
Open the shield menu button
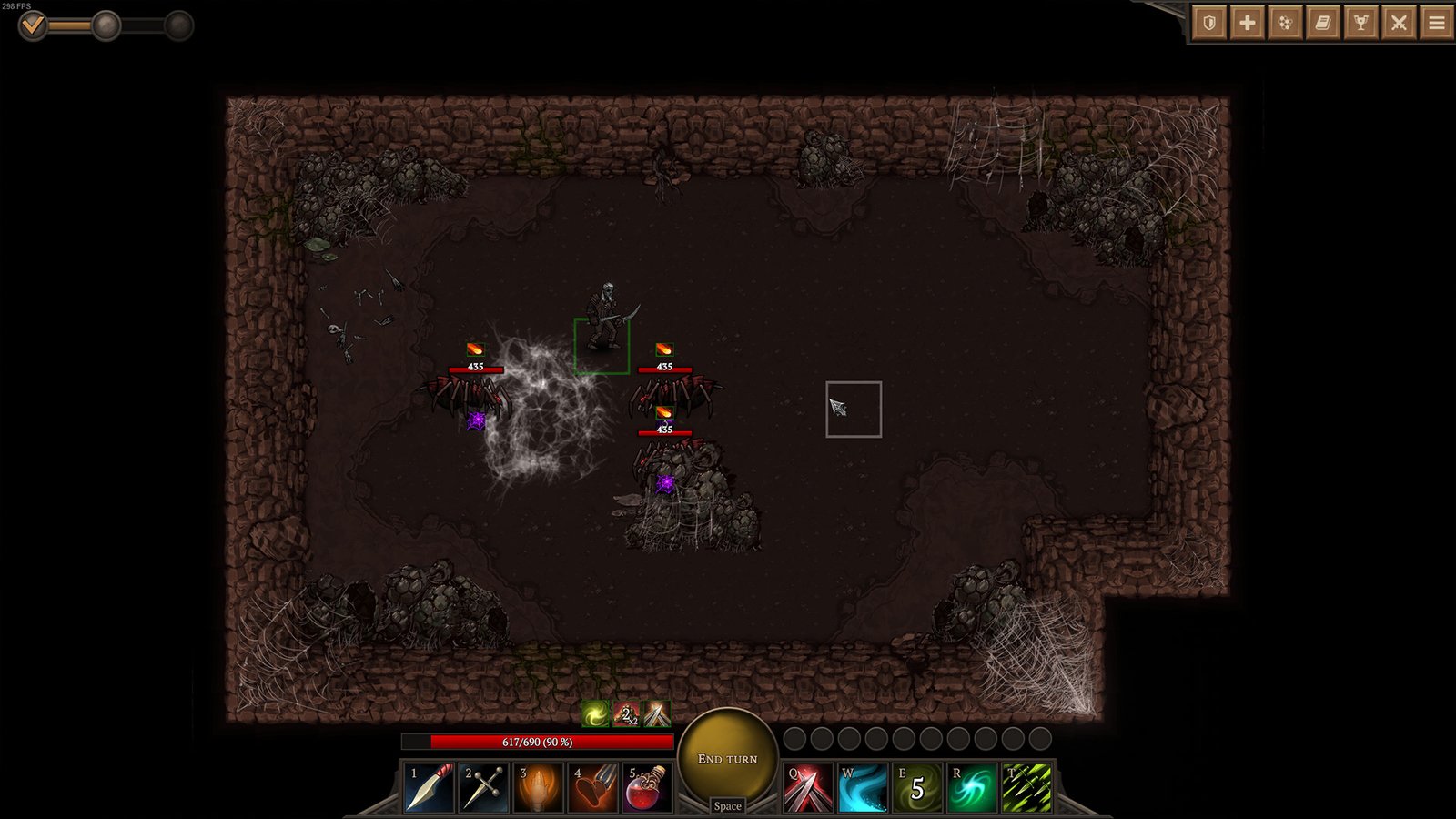pyautogui.click(x=1209, y=23)
